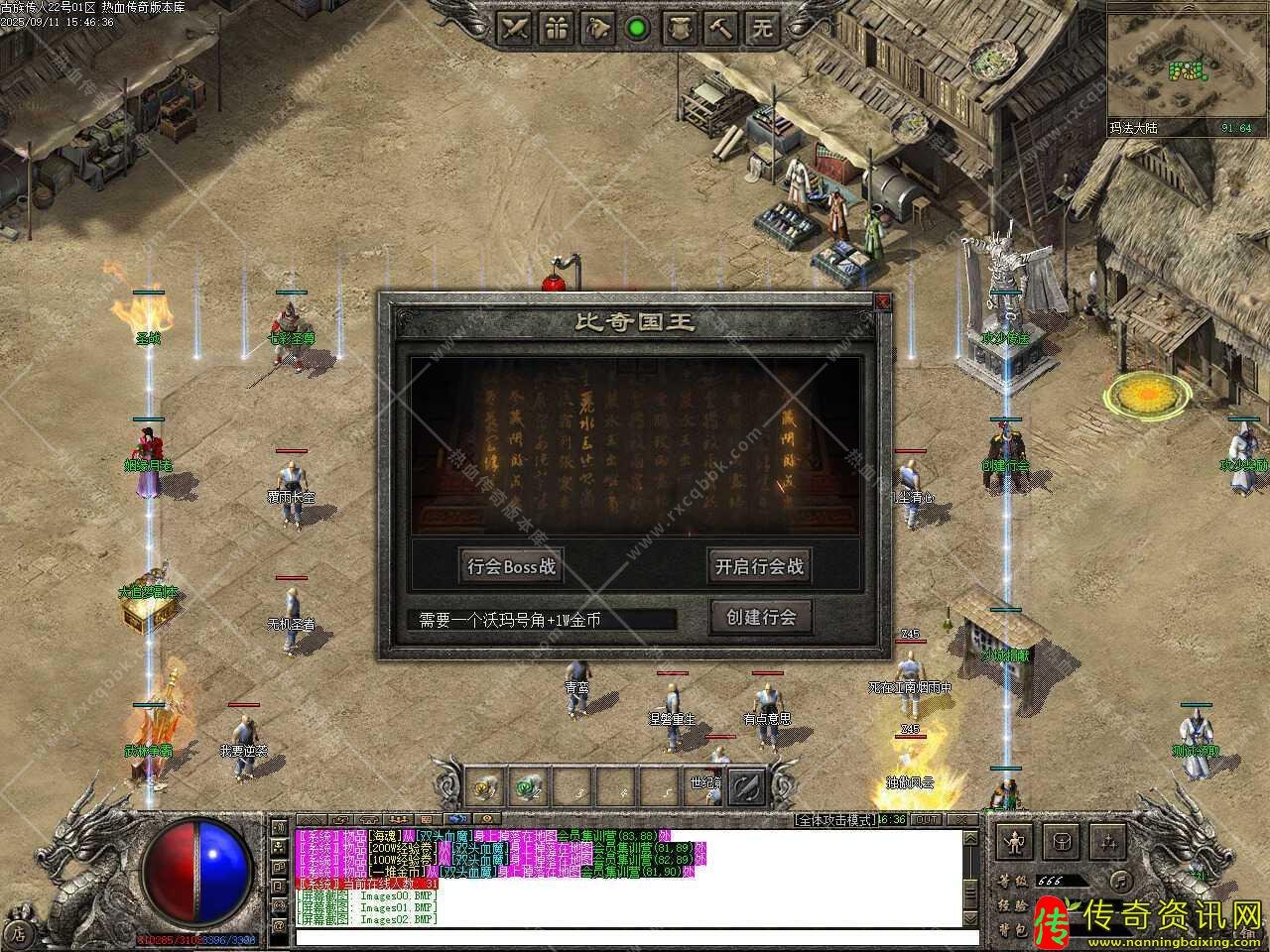
Task: Open the 店 shop button
Action: [x=19, y=932]
